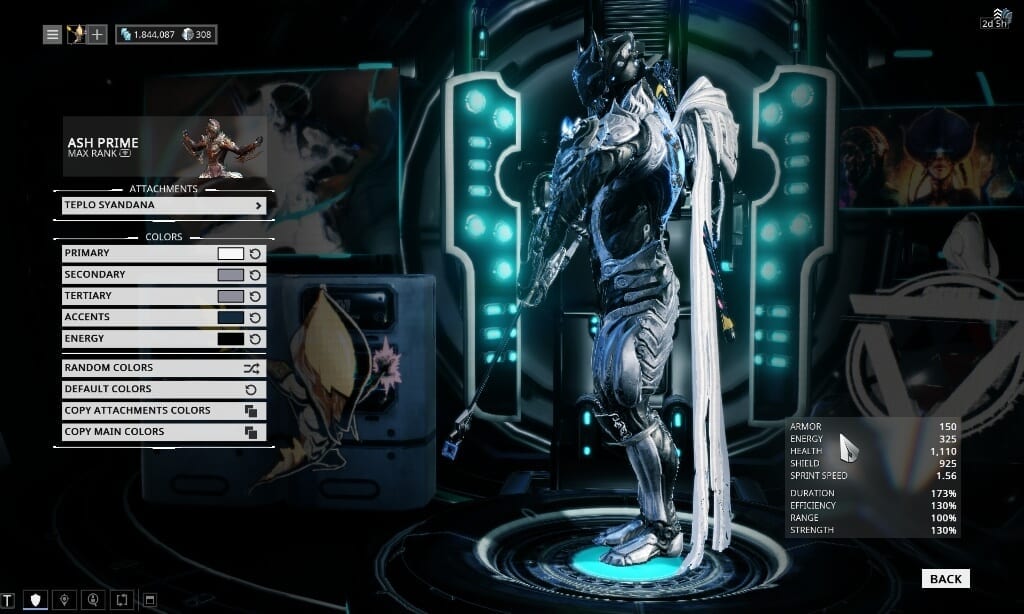Choose the Secondary color swatch

[x=230, y=275]
